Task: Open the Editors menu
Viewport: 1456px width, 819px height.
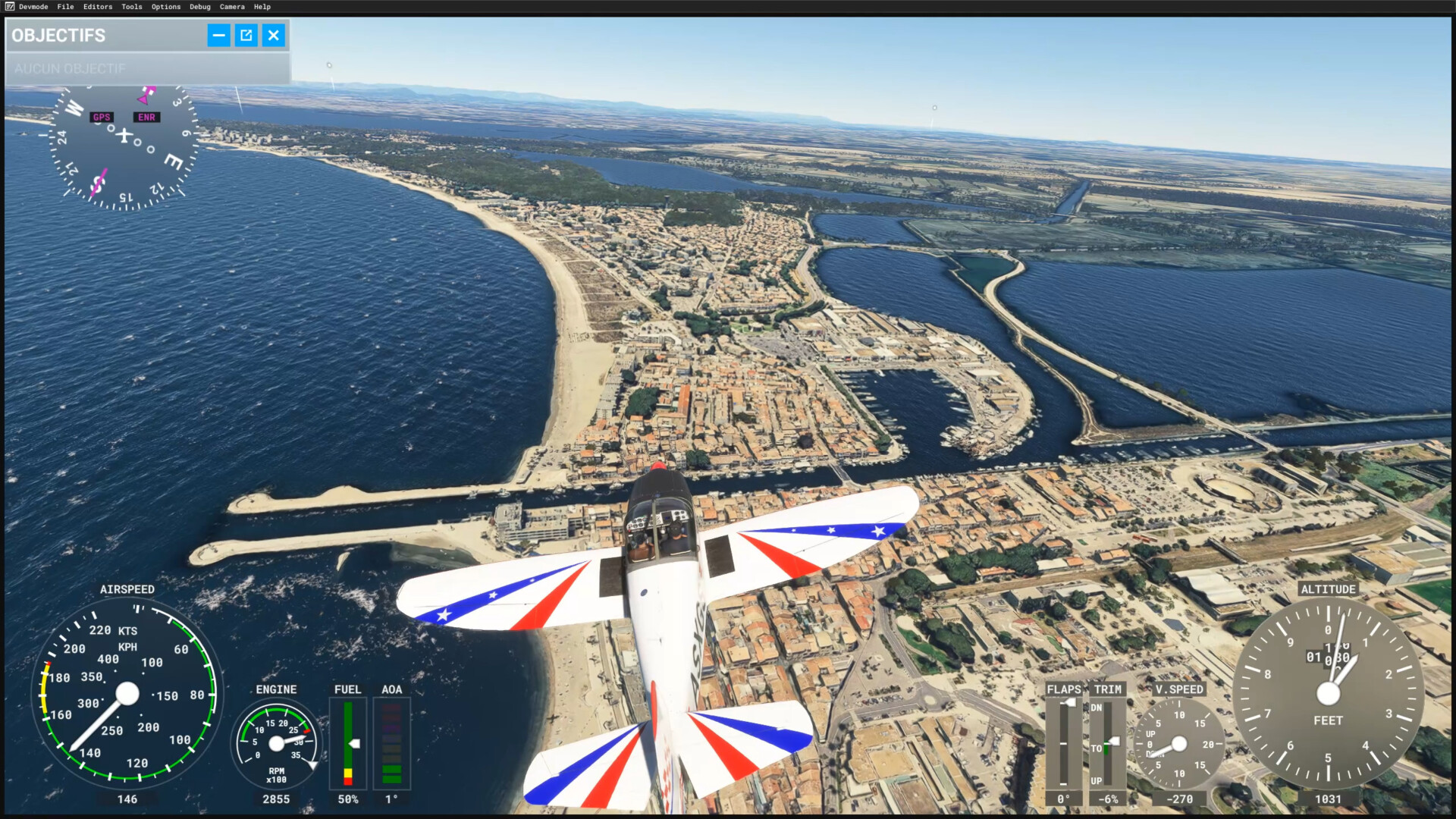Action: [98, 7]
